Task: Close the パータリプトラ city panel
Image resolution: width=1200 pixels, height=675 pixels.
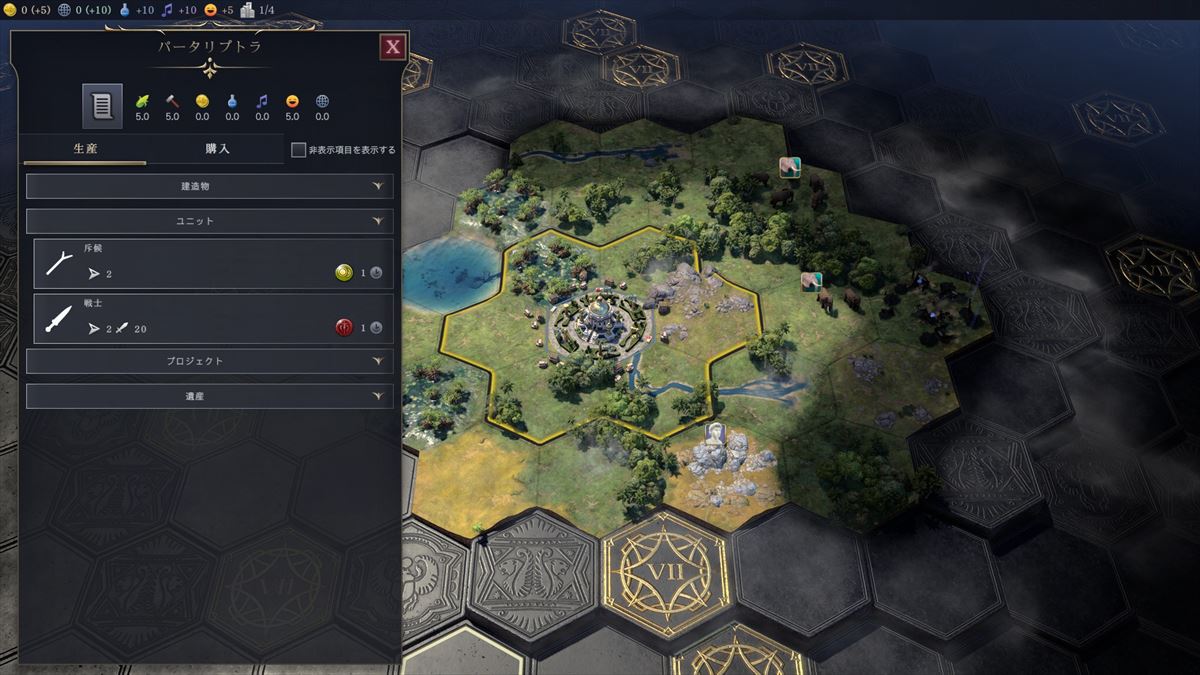Action: point(393,46)
